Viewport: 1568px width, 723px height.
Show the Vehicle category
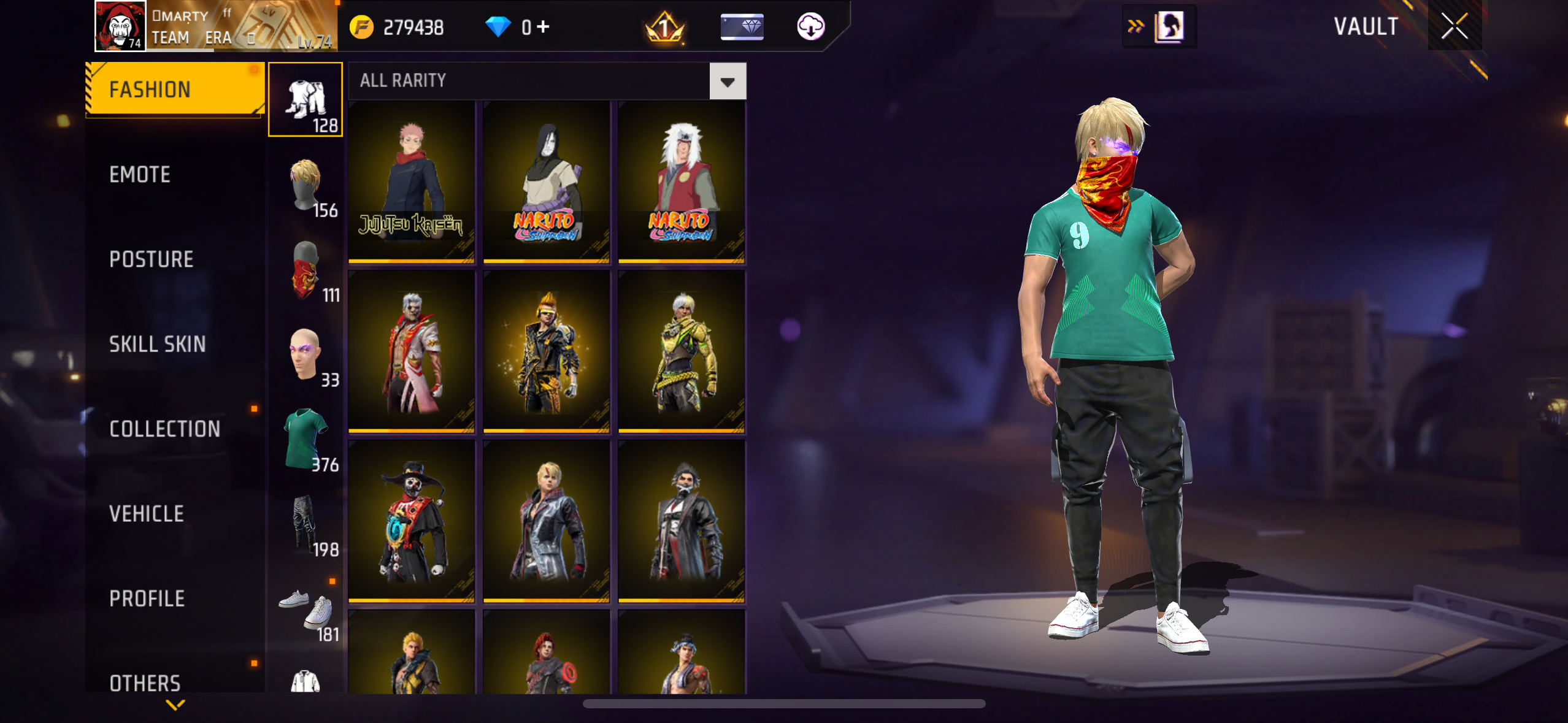tap(146, 514)
